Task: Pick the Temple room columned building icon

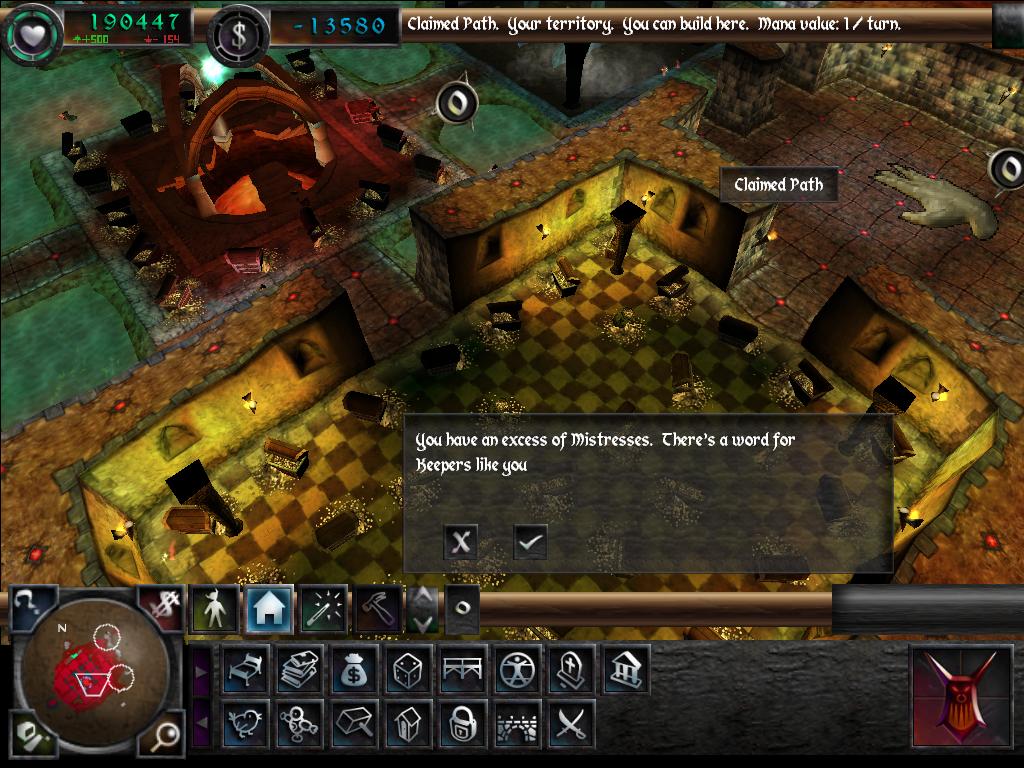Action: tap(626, 669)
